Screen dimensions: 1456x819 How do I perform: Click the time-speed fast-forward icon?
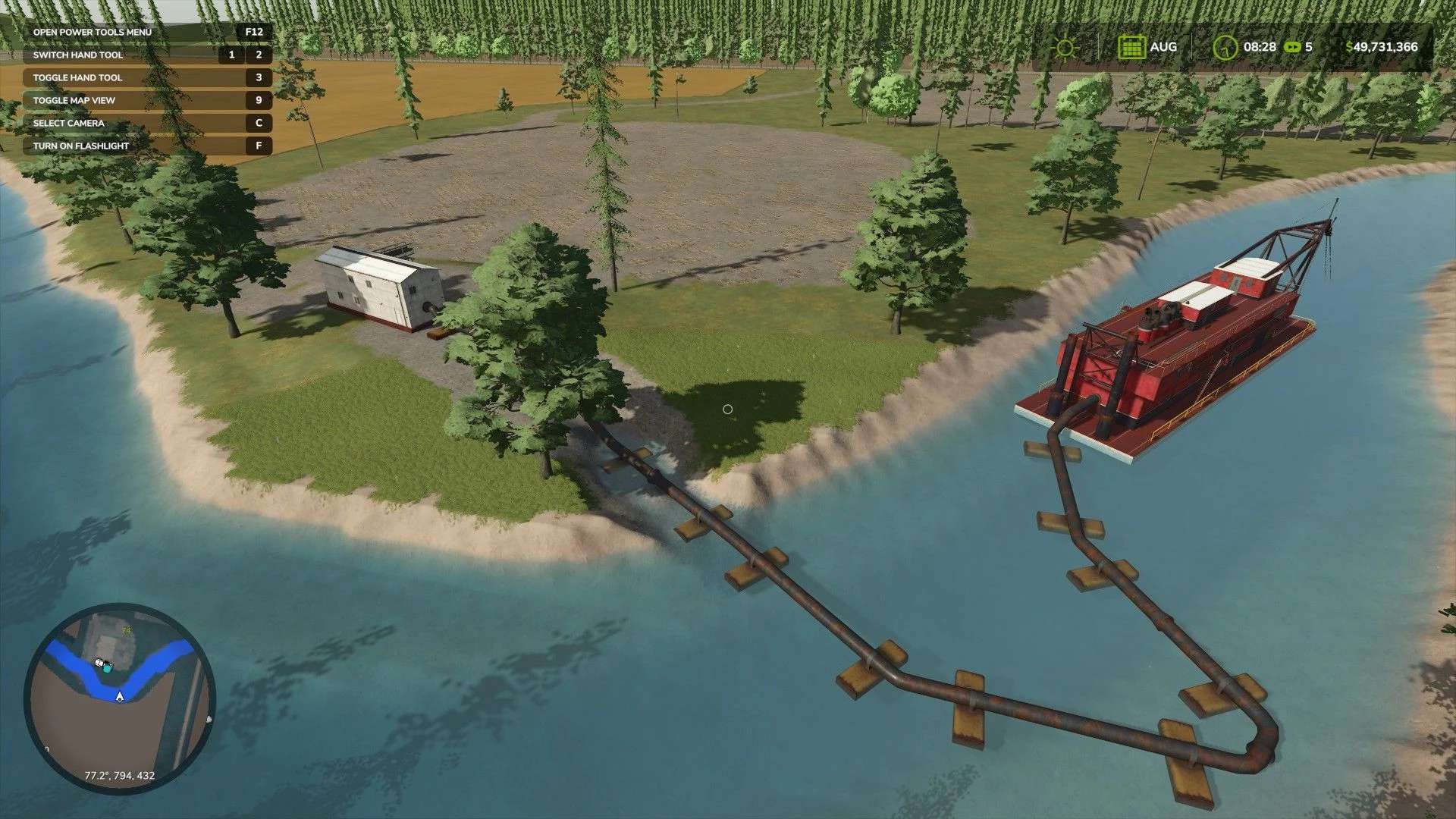point(1291,47)
